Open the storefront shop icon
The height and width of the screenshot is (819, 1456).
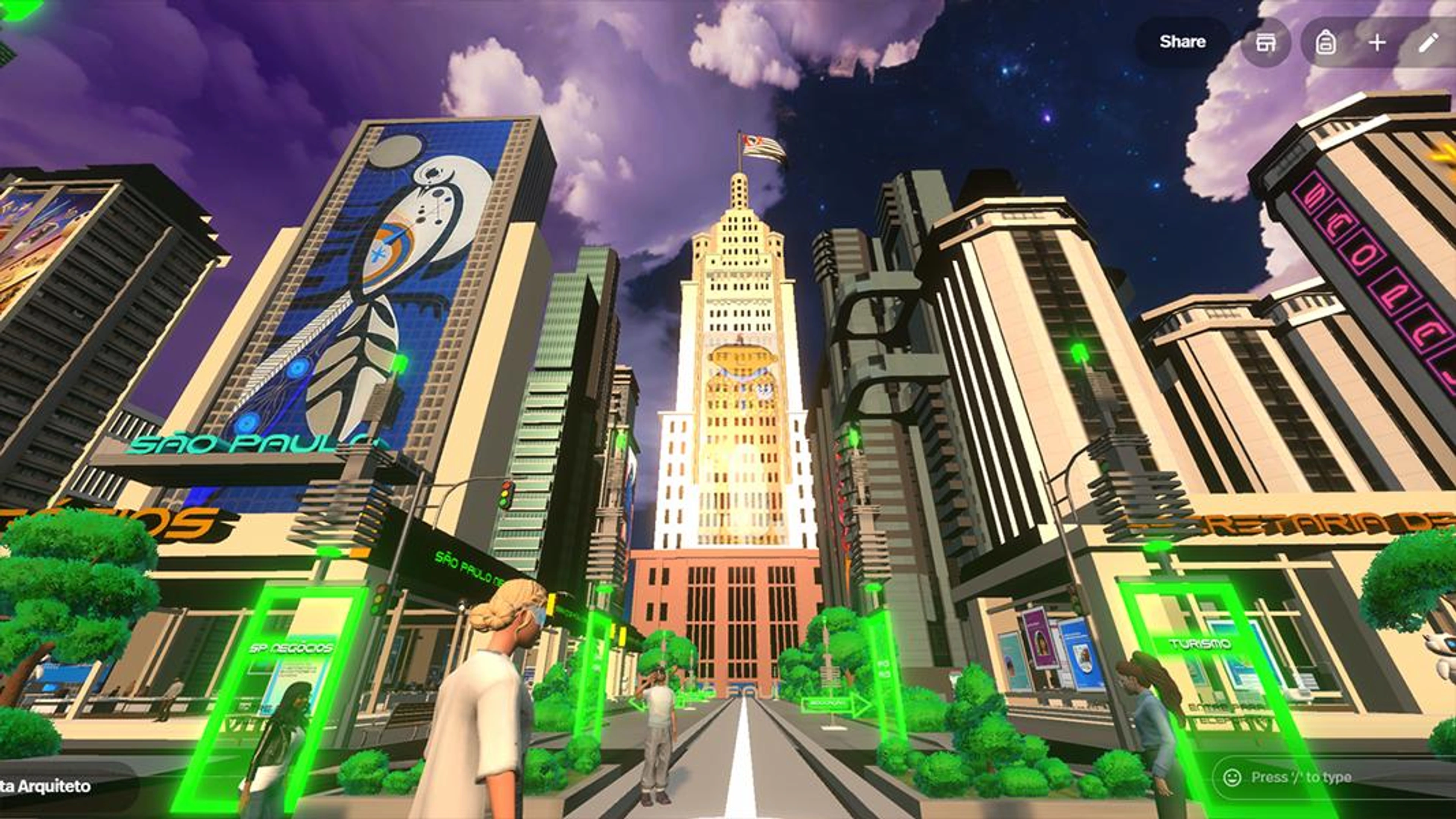1266,42
